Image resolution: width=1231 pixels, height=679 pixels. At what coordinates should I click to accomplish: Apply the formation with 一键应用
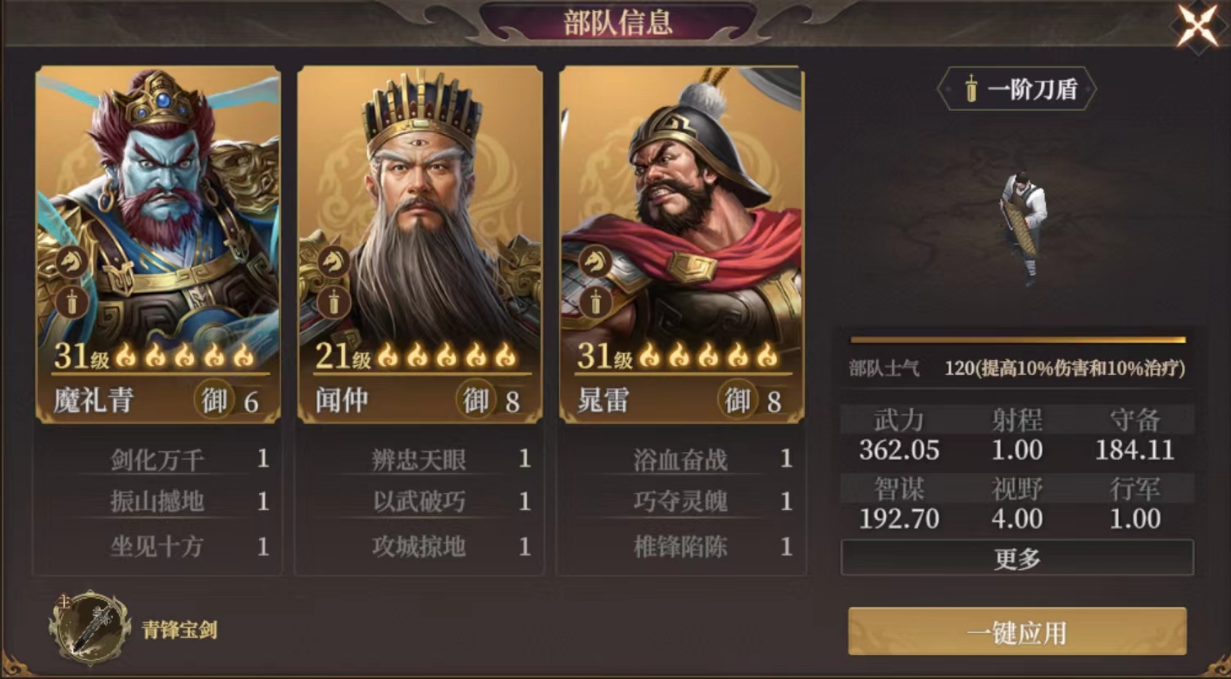tap(1017, 632)
